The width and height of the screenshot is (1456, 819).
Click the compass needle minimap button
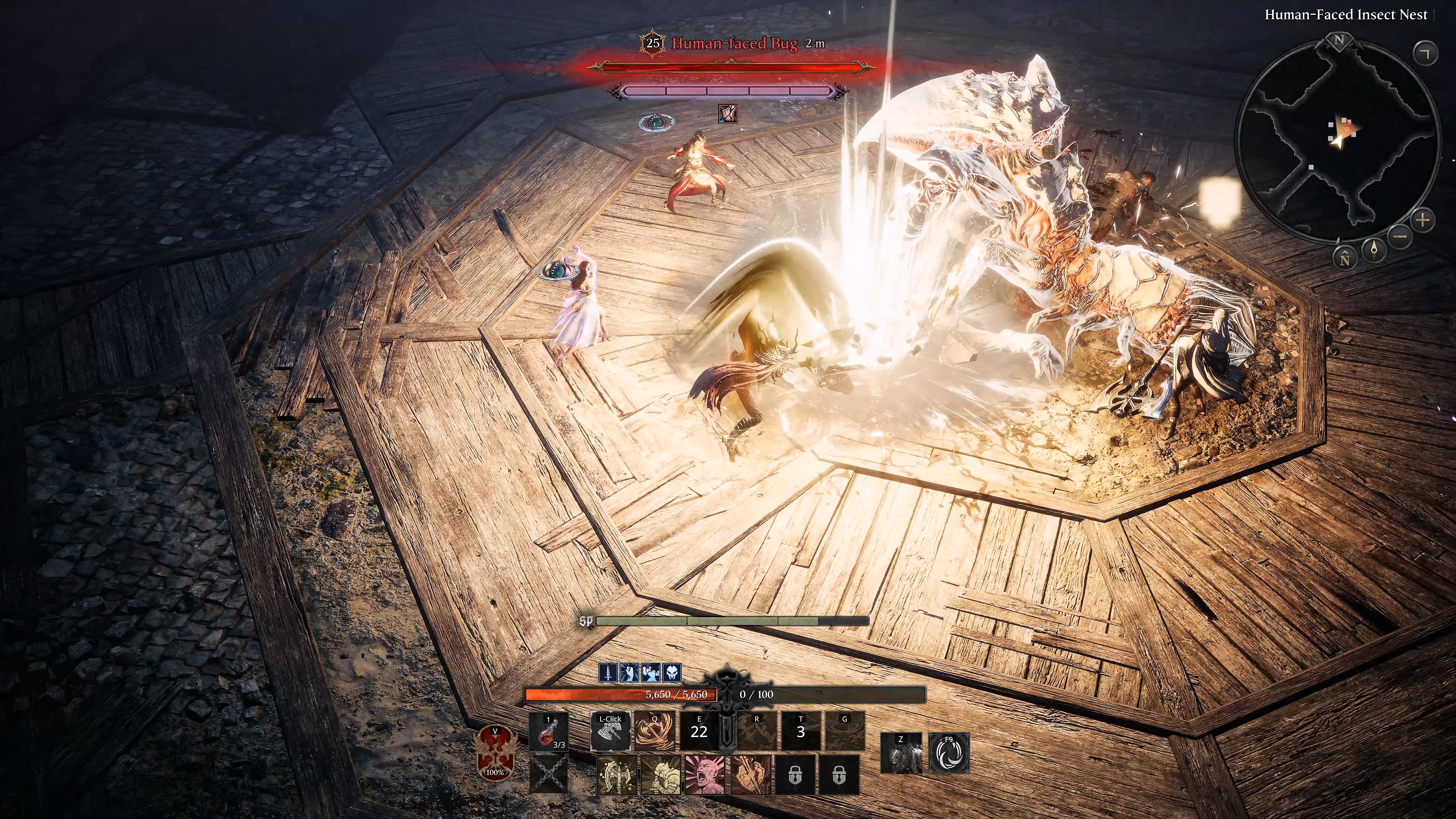pyautogui.click(x=1374, y=249)
